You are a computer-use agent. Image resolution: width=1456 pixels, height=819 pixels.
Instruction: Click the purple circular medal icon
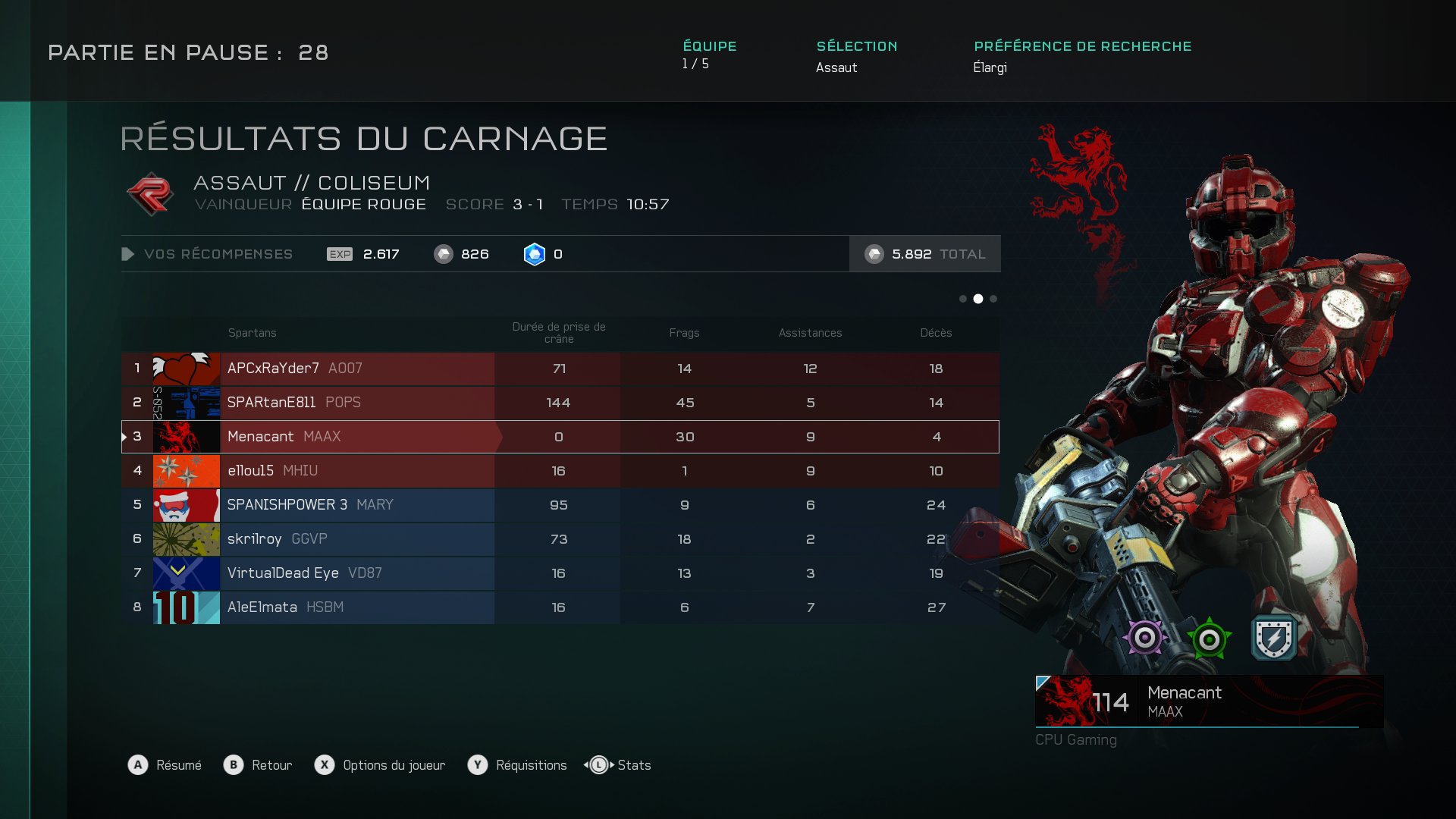click(1145, 638)
